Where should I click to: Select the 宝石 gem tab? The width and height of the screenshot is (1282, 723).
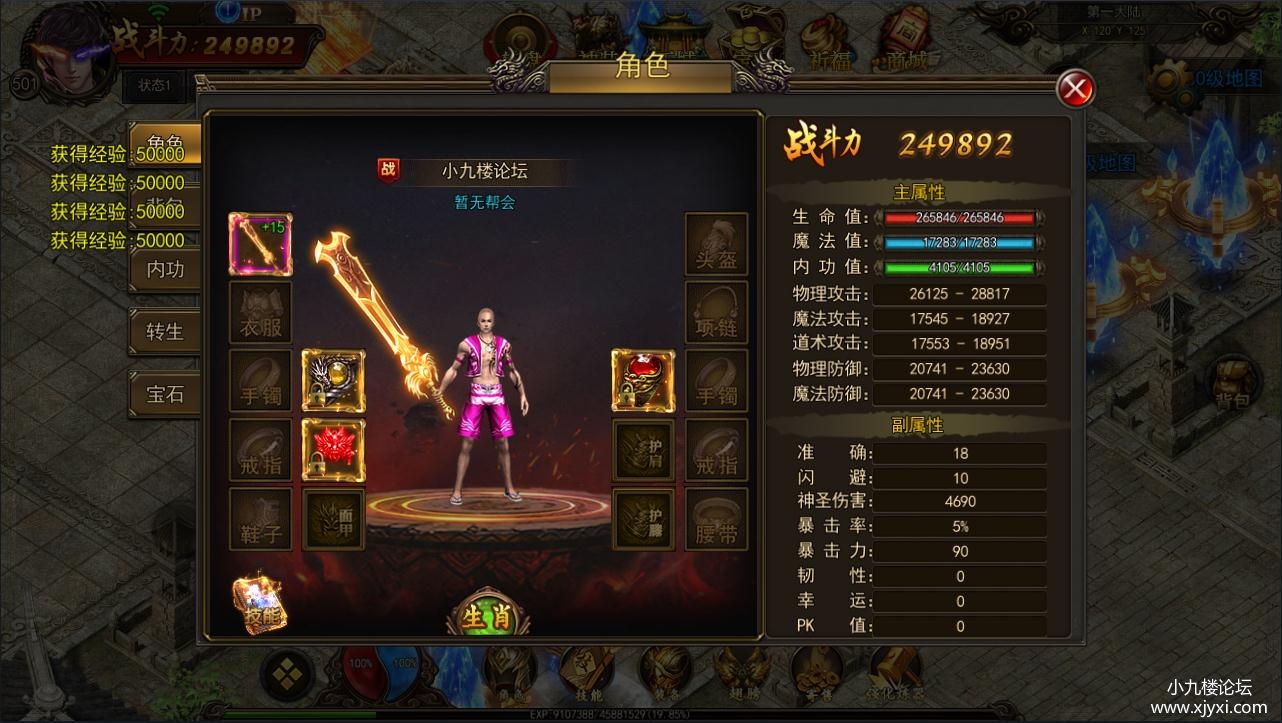pos(165,394)
